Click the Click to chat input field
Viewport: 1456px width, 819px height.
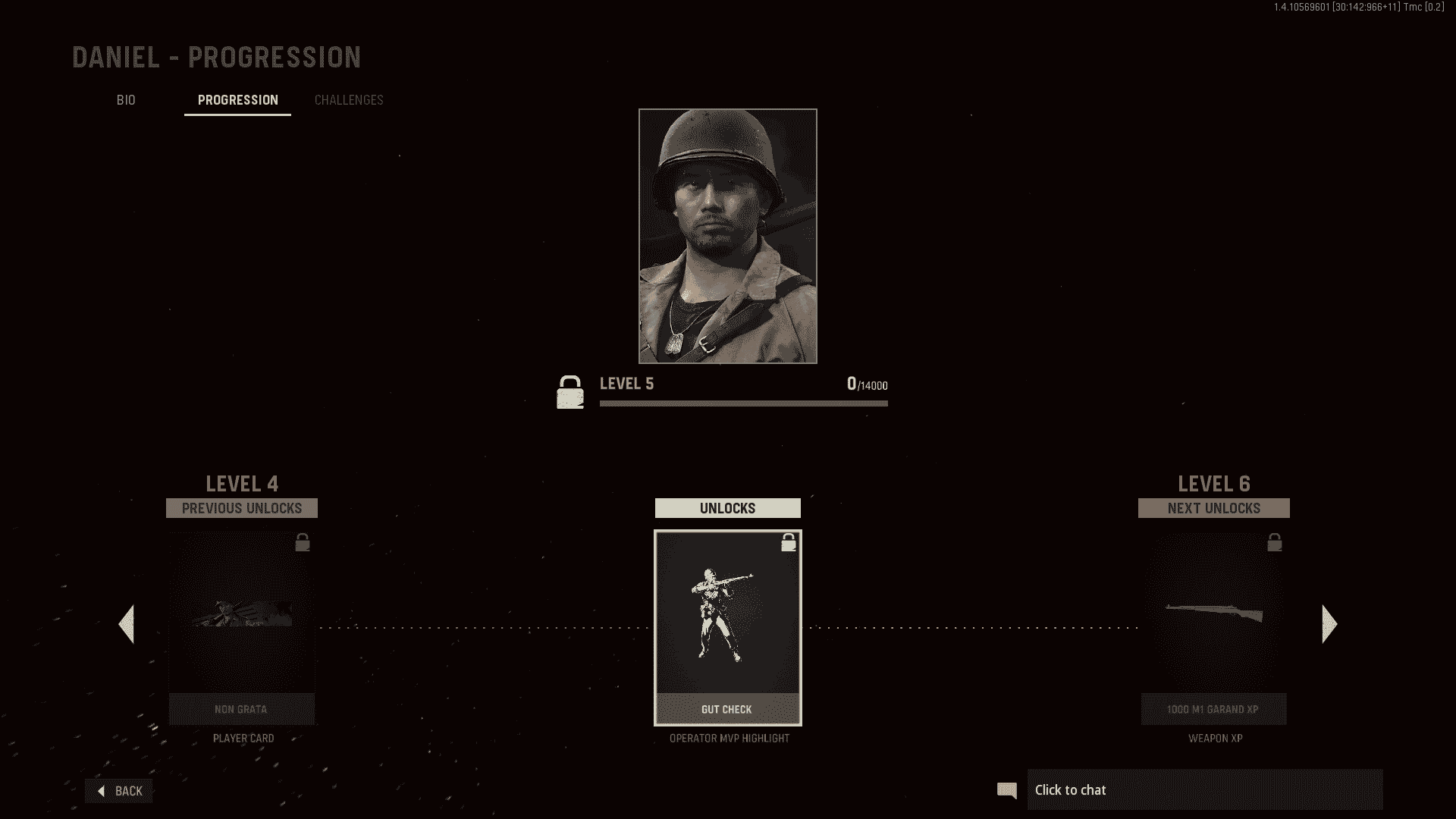[1206, 789]
